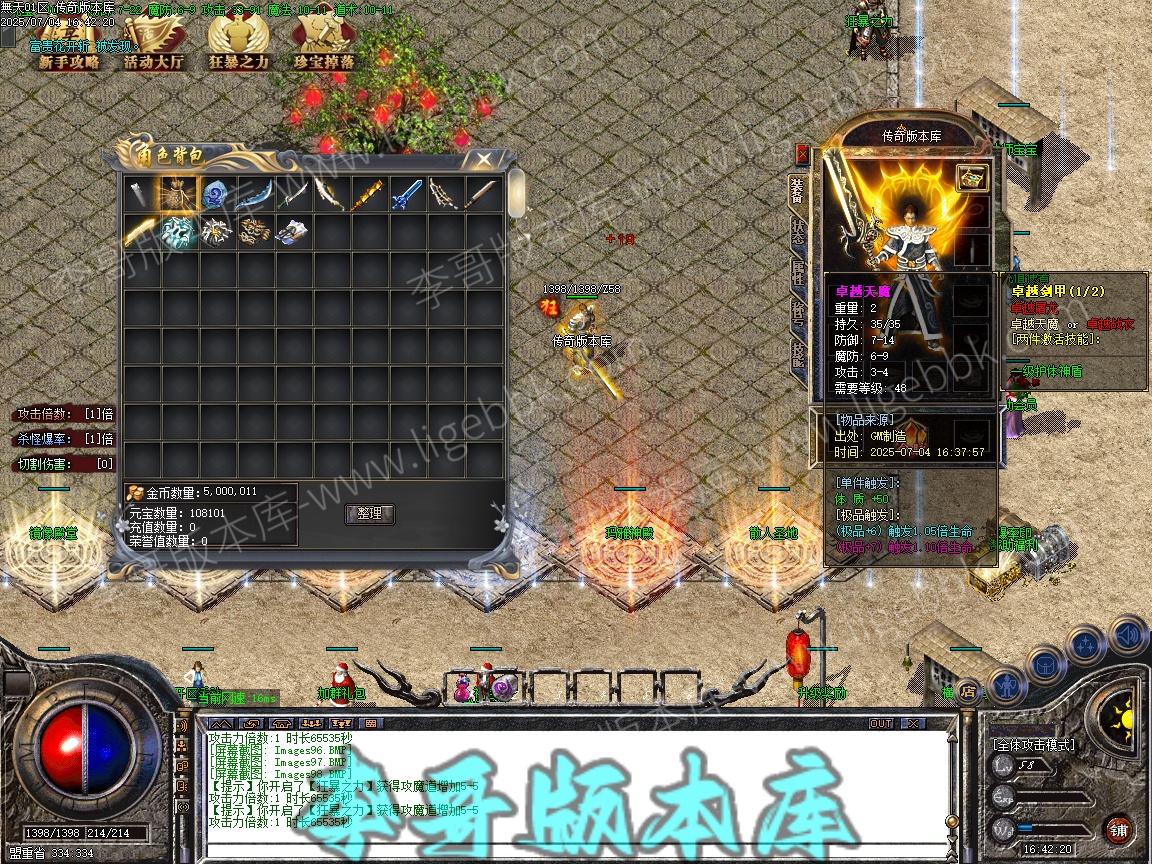Close the character backpack window
This screenshot has height=864, width=1152.
coord(483,159)
